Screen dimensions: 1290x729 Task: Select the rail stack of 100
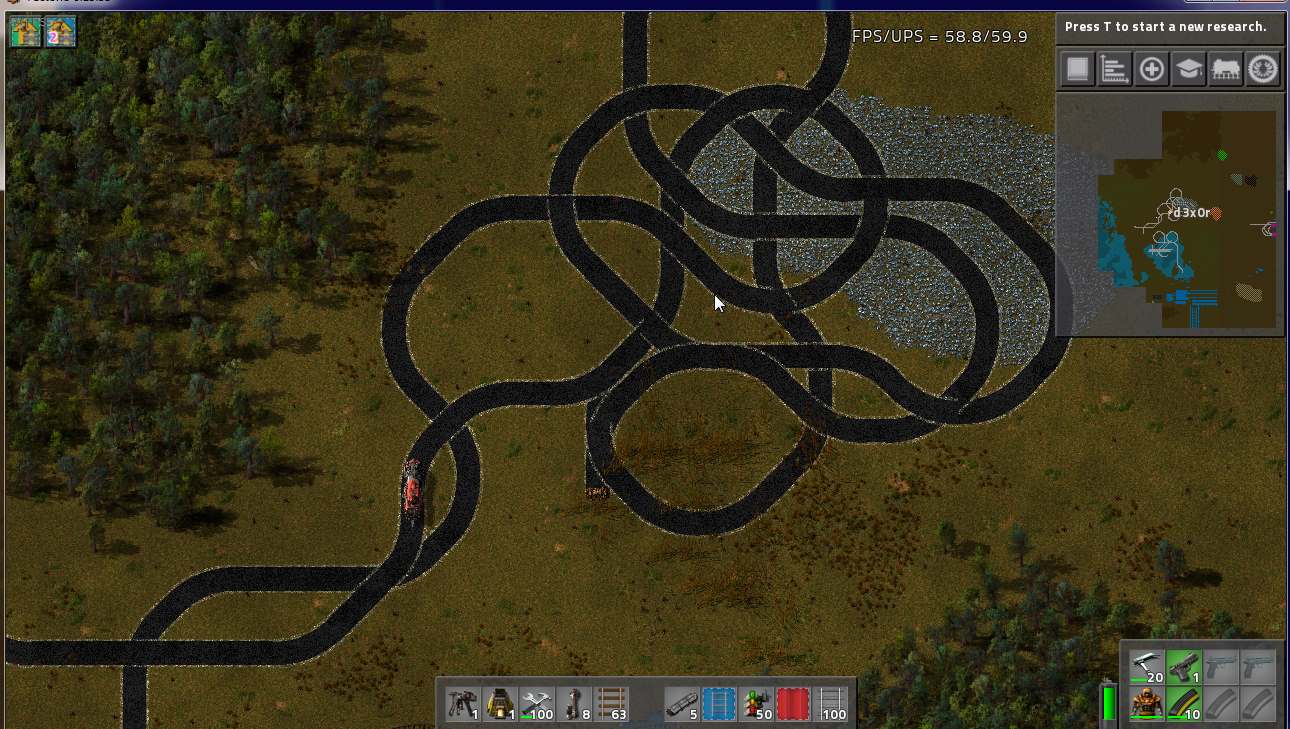point(831,705)
